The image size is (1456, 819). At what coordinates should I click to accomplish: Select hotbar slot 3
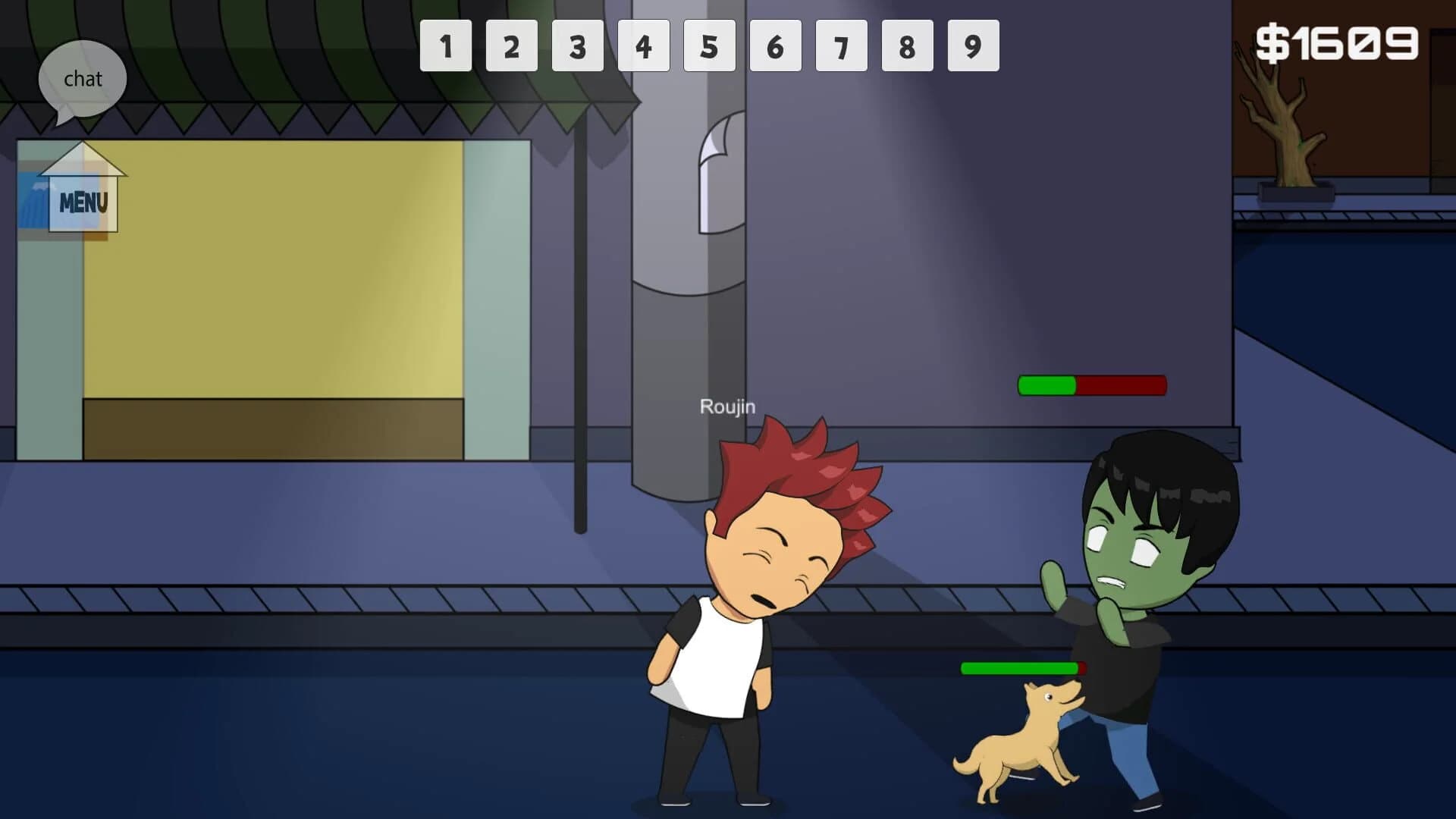click(x=578, y=46)
